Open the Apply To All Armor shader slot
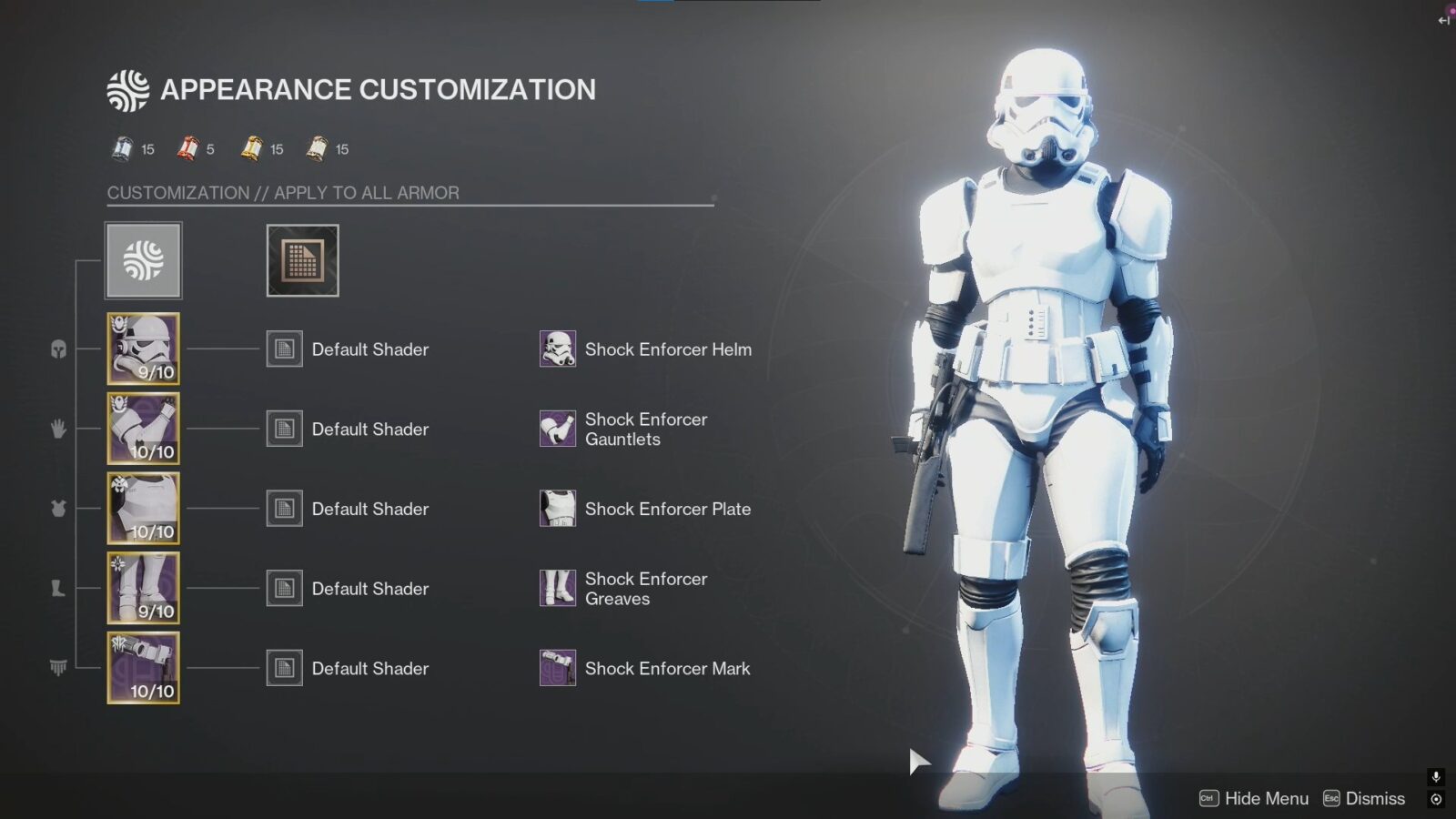Screen dimensions: 1456x819 pyautogui.click(x=301, y=260)
